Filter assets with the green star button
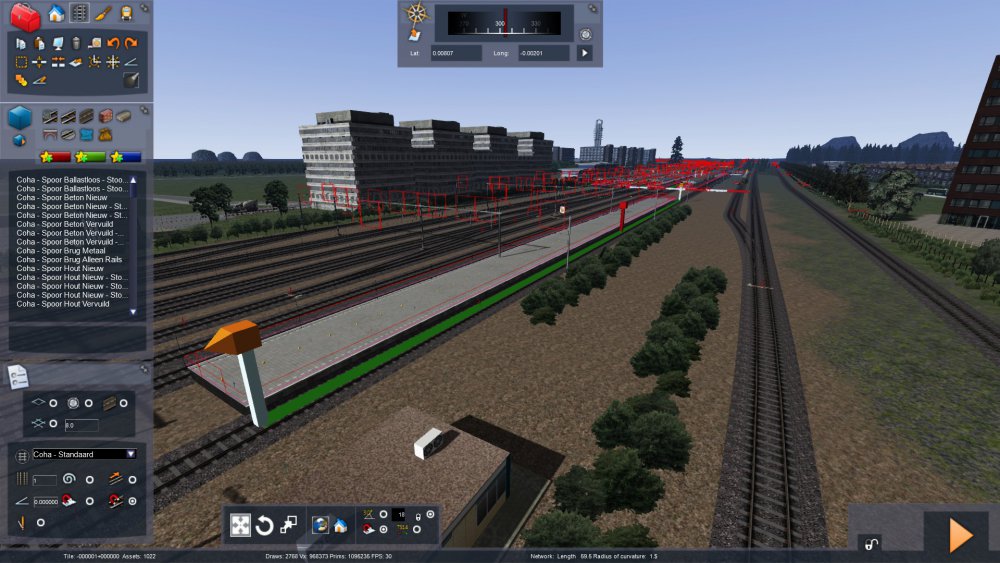The image size is (1000, 563). click(x=91, y=157)
